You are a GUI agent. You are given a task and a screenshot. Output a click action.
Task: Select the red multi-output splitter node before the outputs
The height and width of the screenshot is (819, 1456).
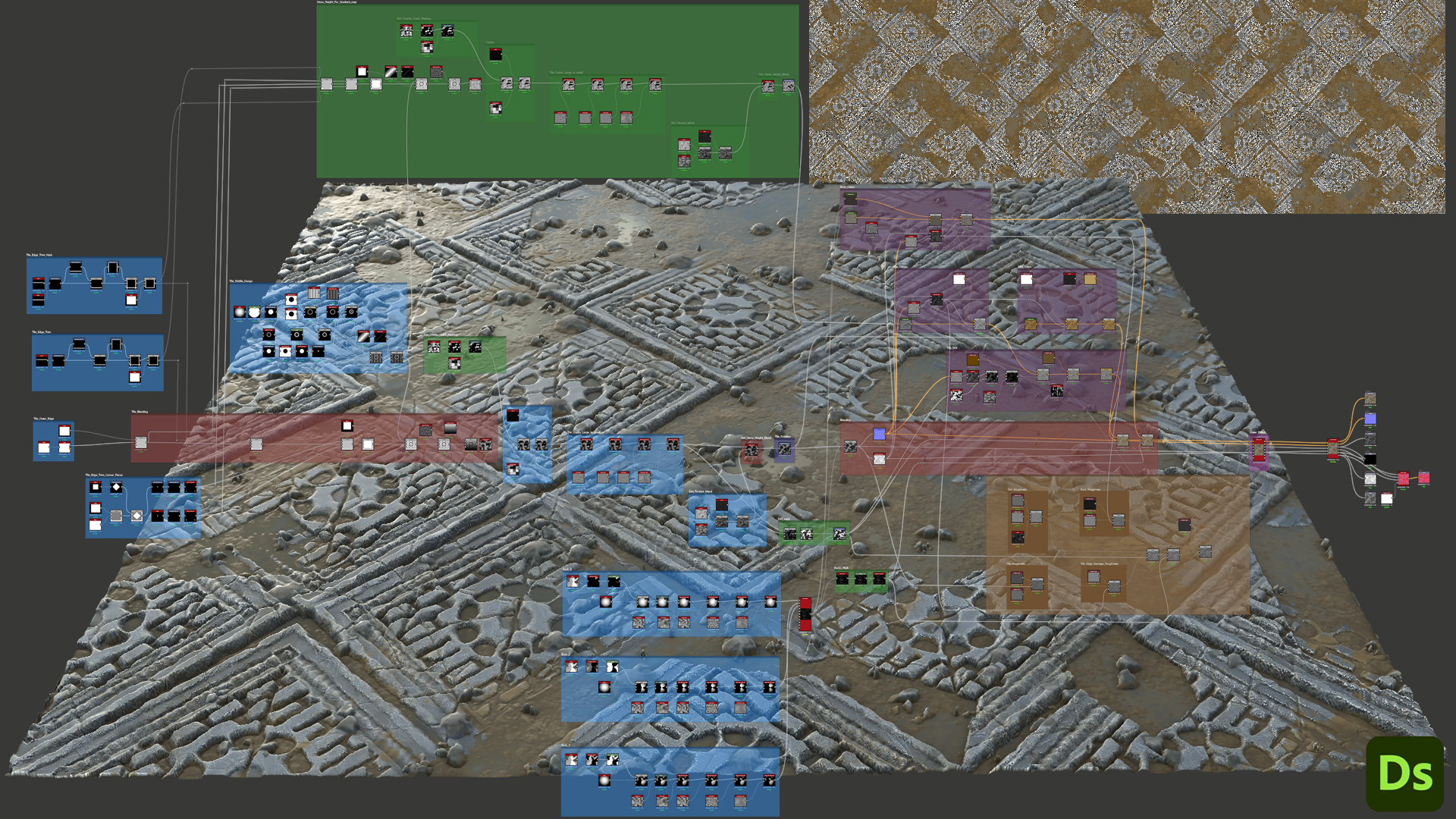pyautogui.click(x=1333, y=448)
